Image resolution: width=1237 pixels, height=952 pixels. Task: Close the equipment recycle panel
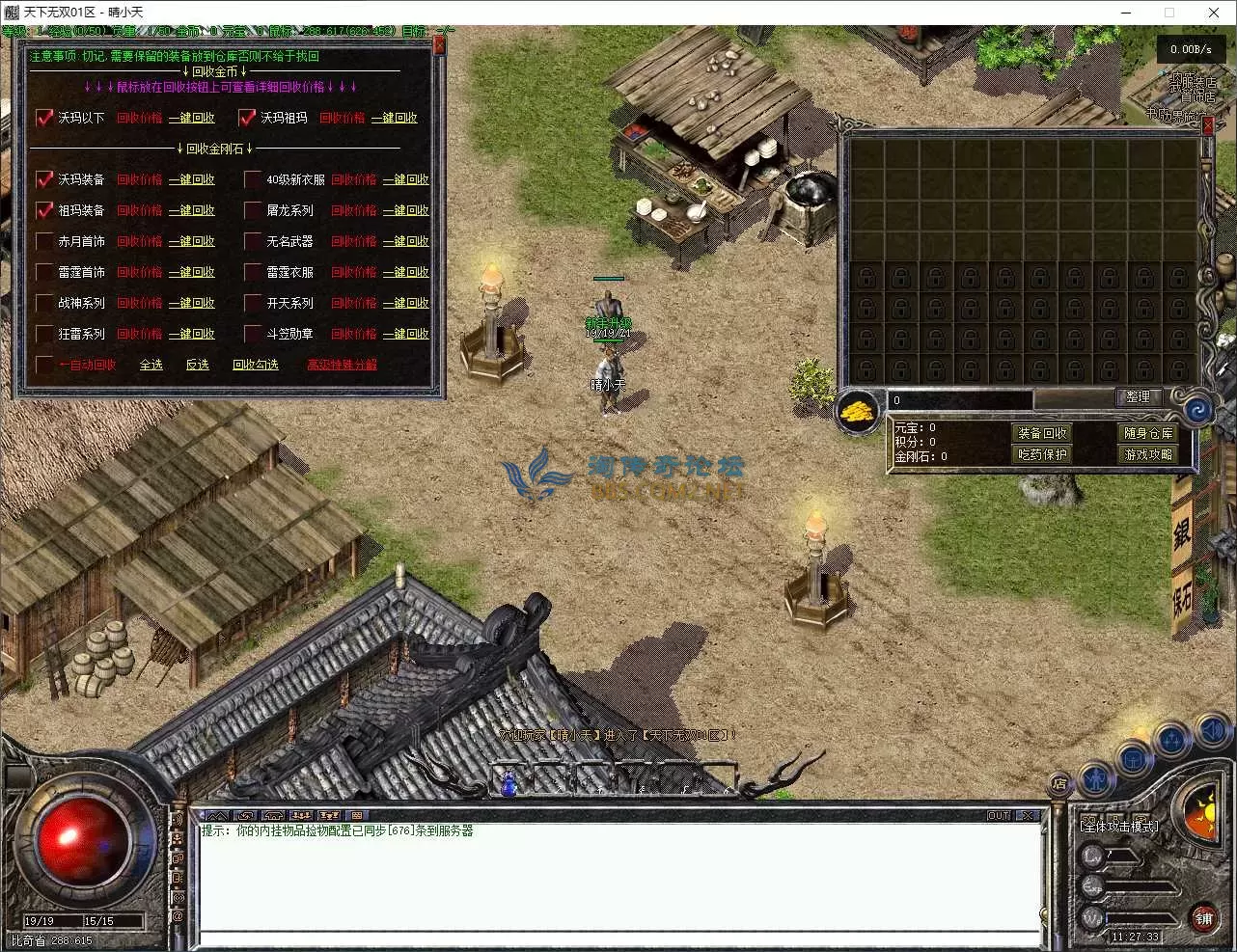[440, 45]
